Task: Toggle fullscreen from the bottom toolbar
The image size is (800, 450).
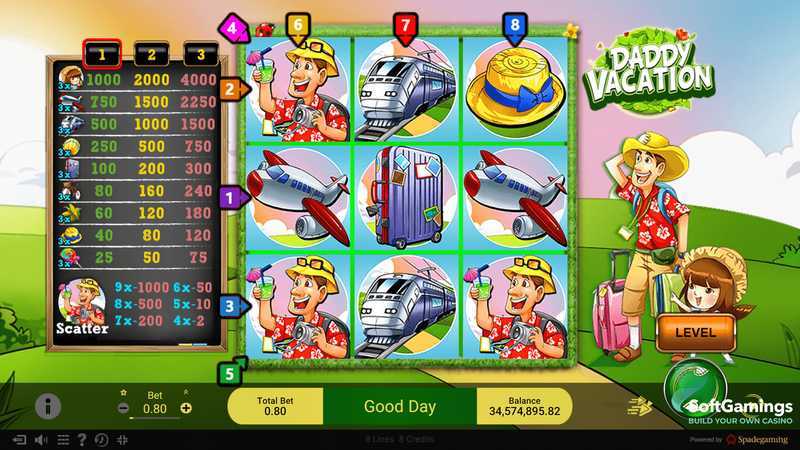Action: coord(122,439)
